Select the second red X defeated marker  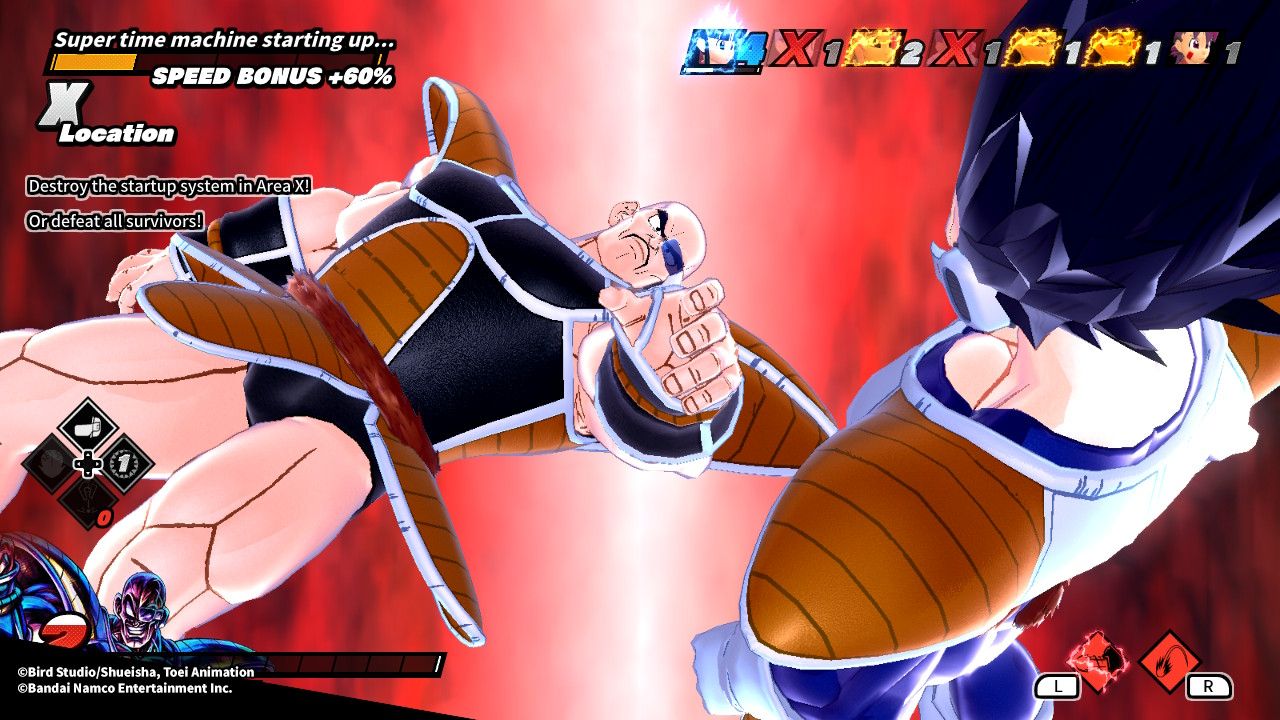tap(955, 48)
